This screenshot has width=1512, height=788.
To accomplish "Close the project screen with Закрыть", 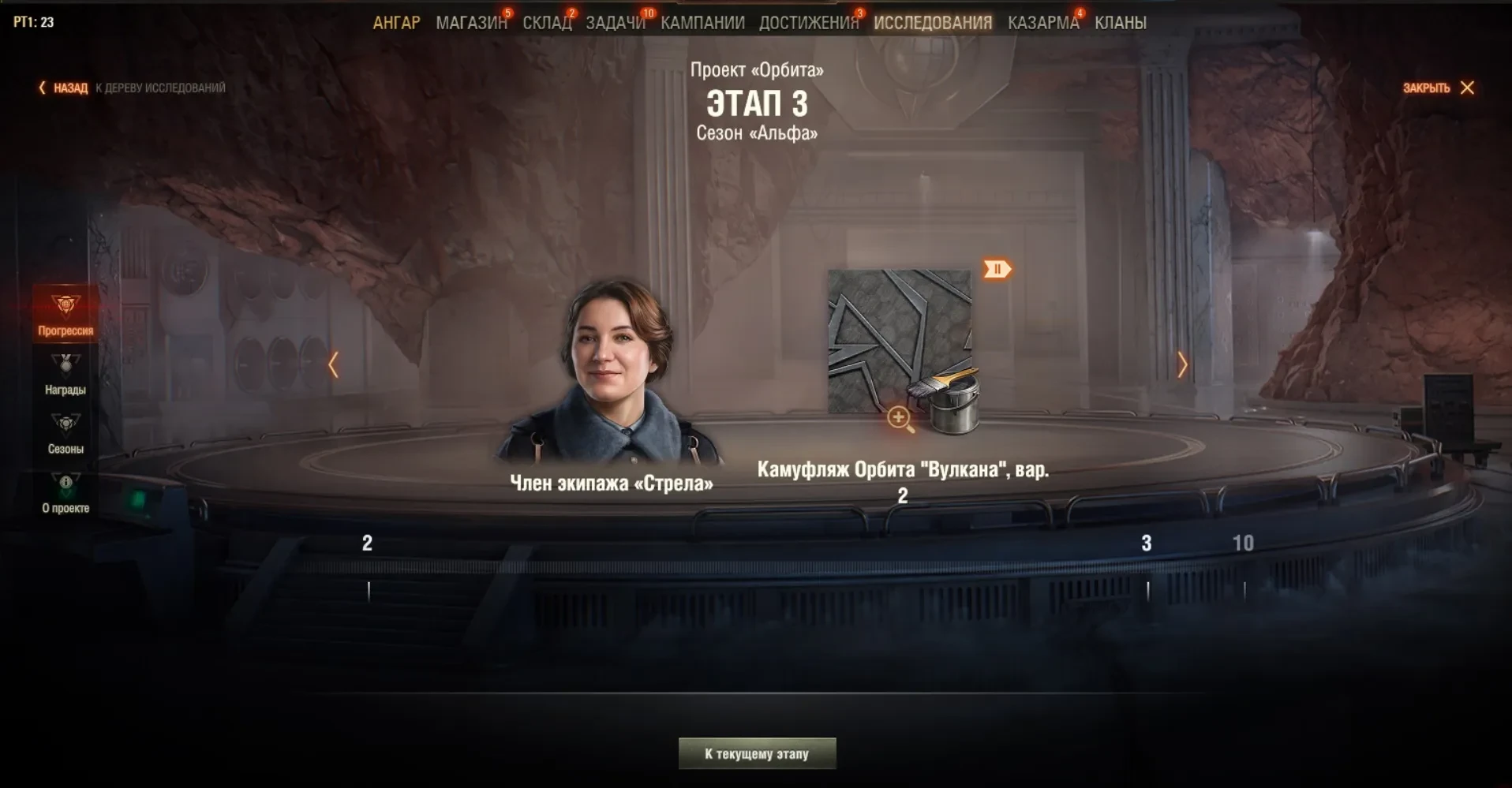I will [1438, 88].
